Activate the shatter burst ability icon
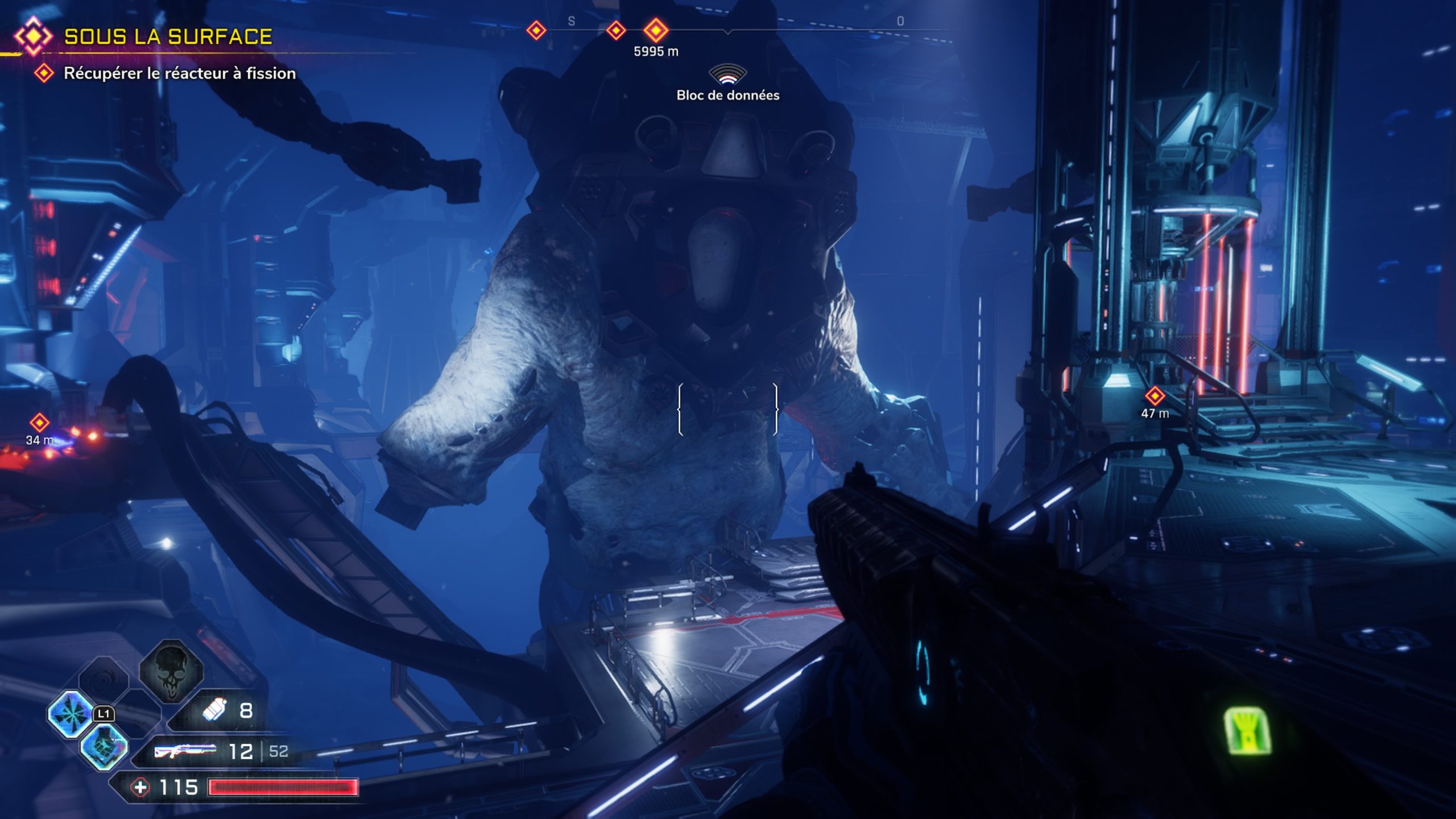 pyautogui.click(x=71, y=713)
